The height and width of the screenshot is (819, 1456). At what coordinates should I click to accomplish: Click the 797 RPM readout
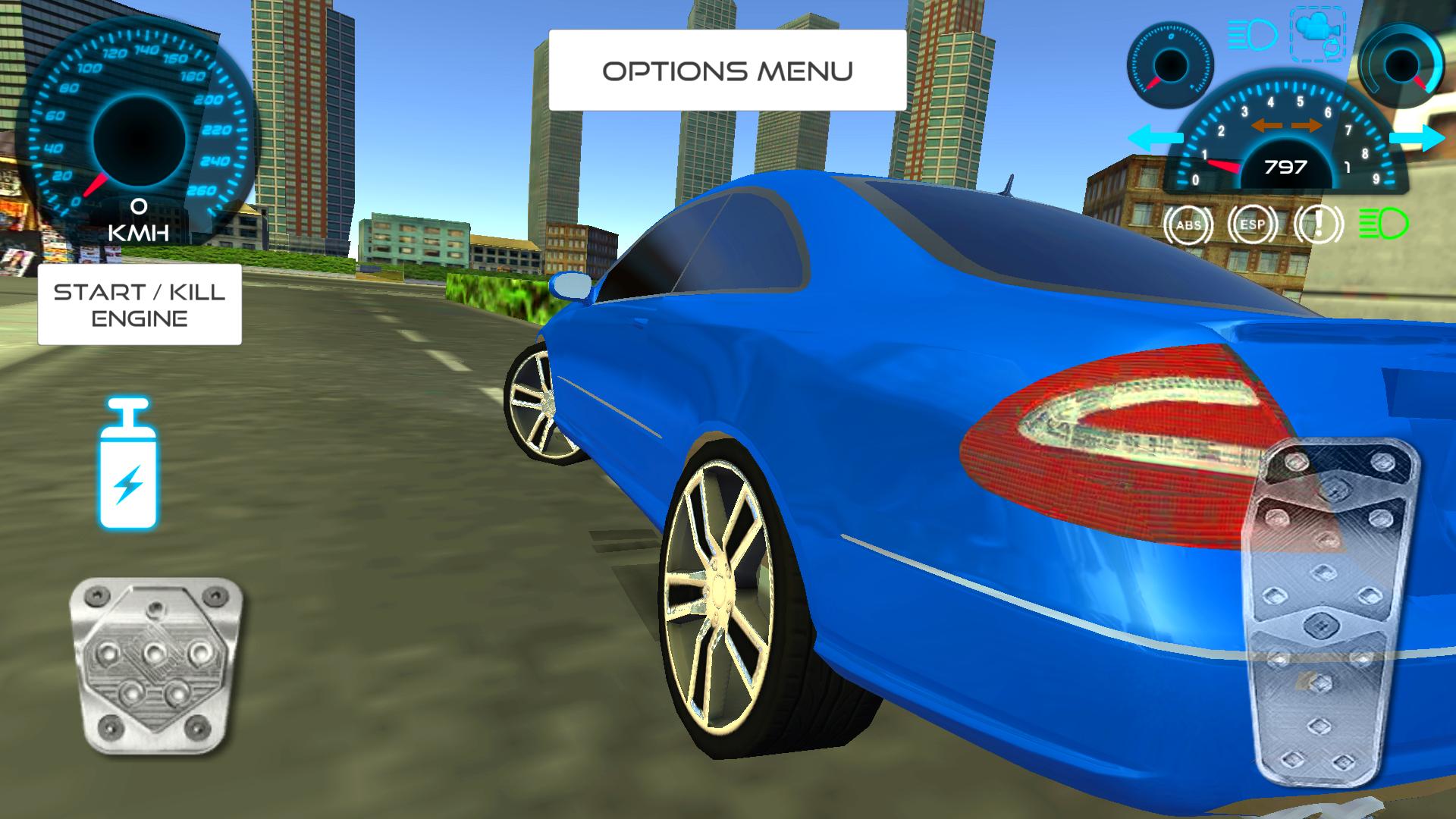[x=1288, y=167]
